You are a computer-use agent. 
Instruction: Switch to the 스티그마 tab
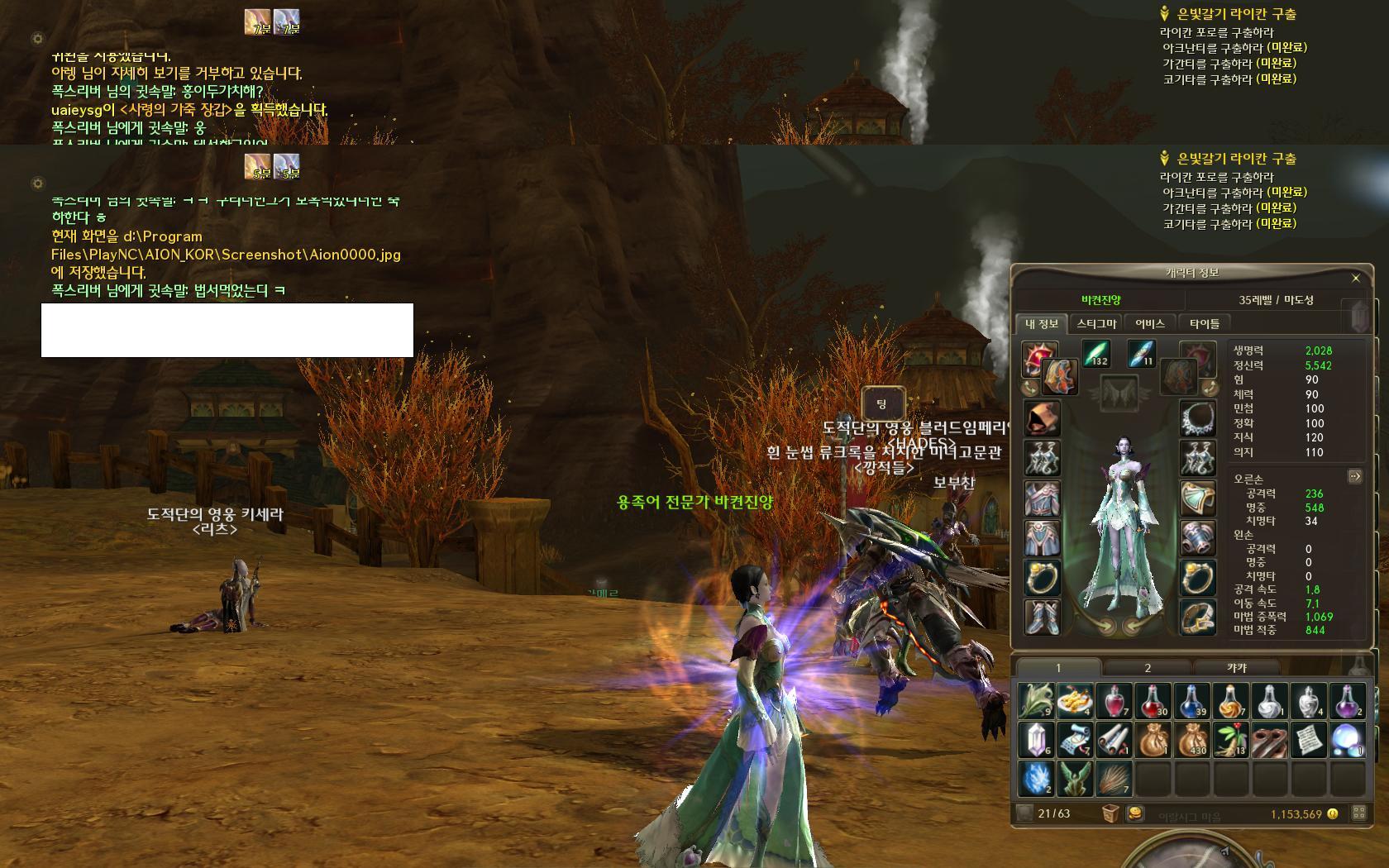[x=1096, y=323]
